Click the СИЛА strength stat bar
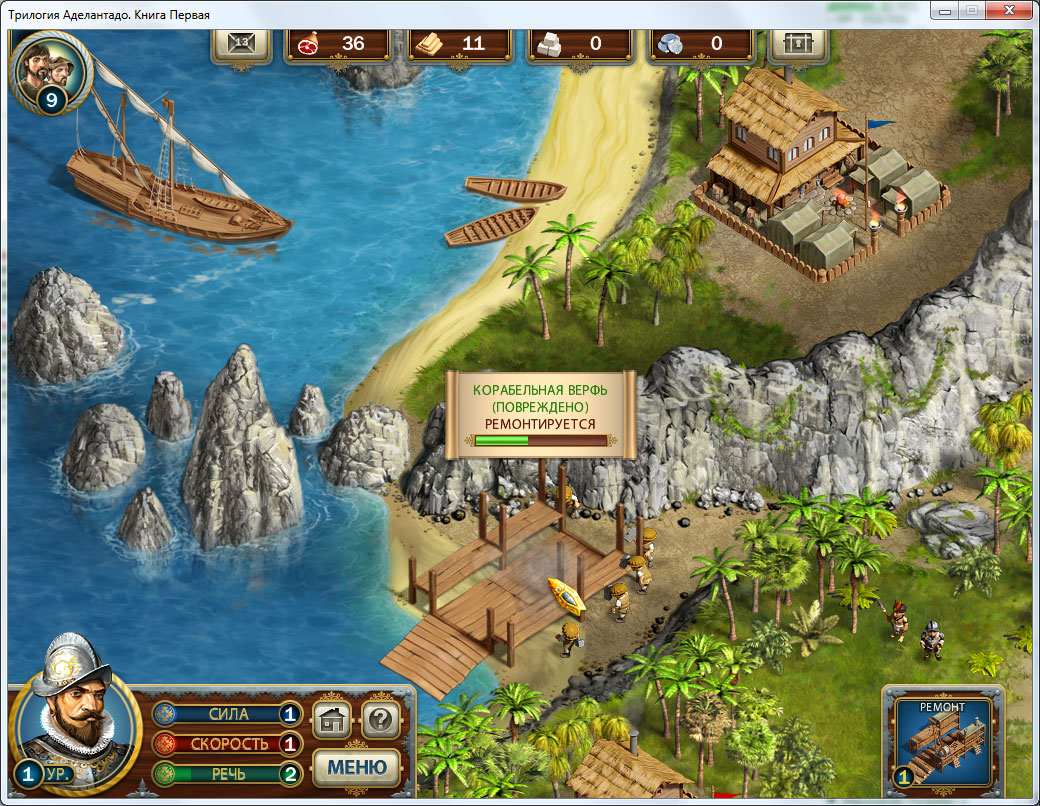This screenshot has width=1040, height=806. pyautogui.click(x=227, y=714)
